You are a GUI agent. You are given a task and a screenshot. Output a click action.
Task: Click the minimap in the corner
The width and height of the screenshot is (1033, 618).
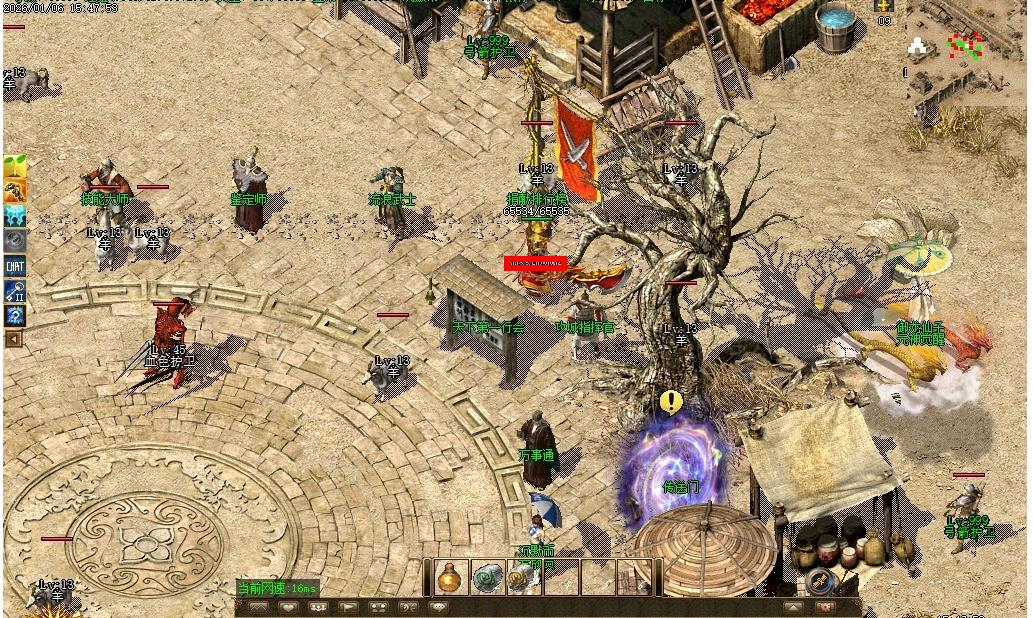tap(967, 52)
